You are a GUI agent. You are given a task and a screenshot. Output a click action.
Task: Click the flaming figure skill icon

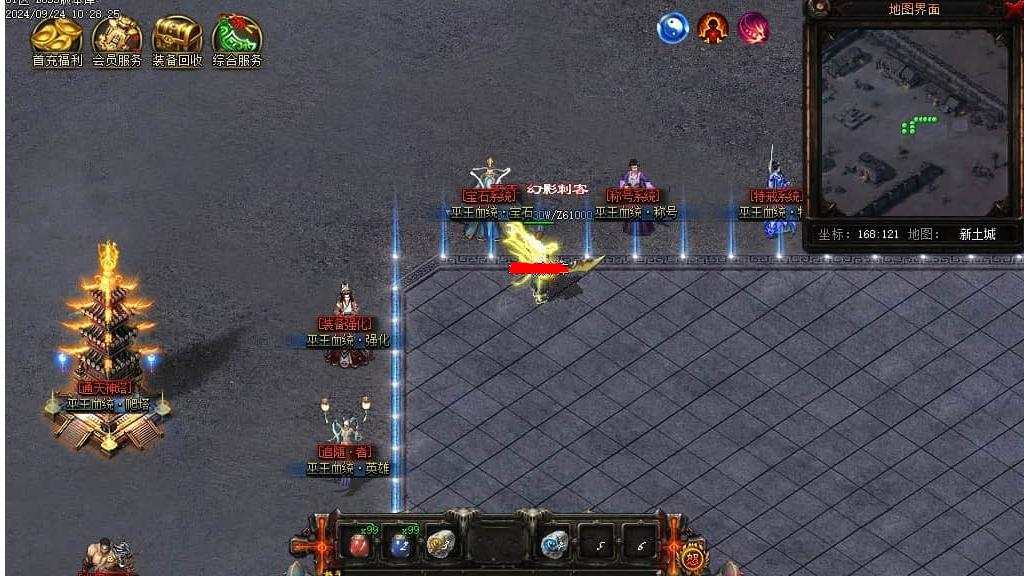click(713, 28)
